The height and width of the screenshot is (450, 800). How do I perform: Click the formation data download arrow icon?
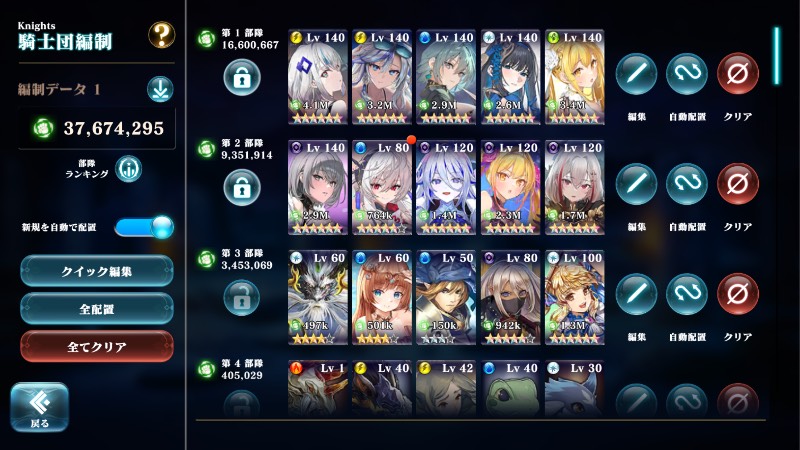[x=160, y=89]
